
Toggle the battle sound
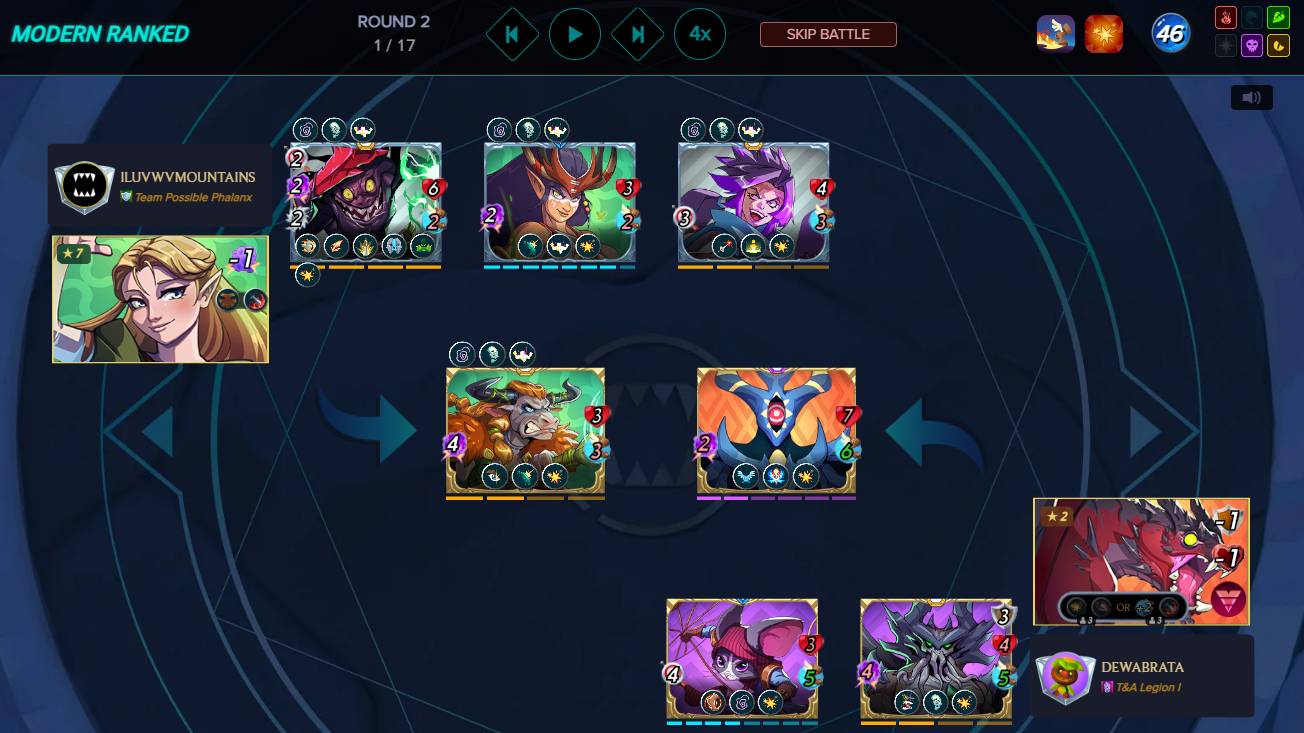pos(1251,97)
